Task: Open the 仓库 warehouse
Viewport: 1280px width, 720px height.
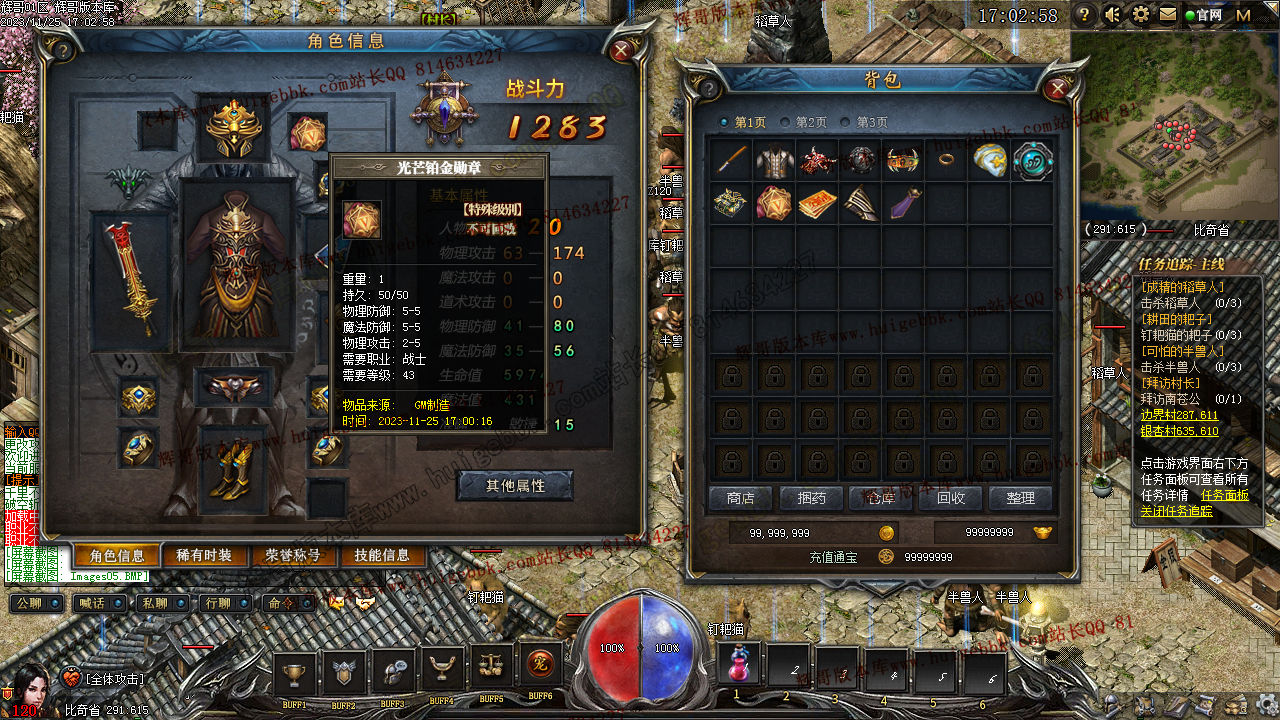Action: (880, 498)
